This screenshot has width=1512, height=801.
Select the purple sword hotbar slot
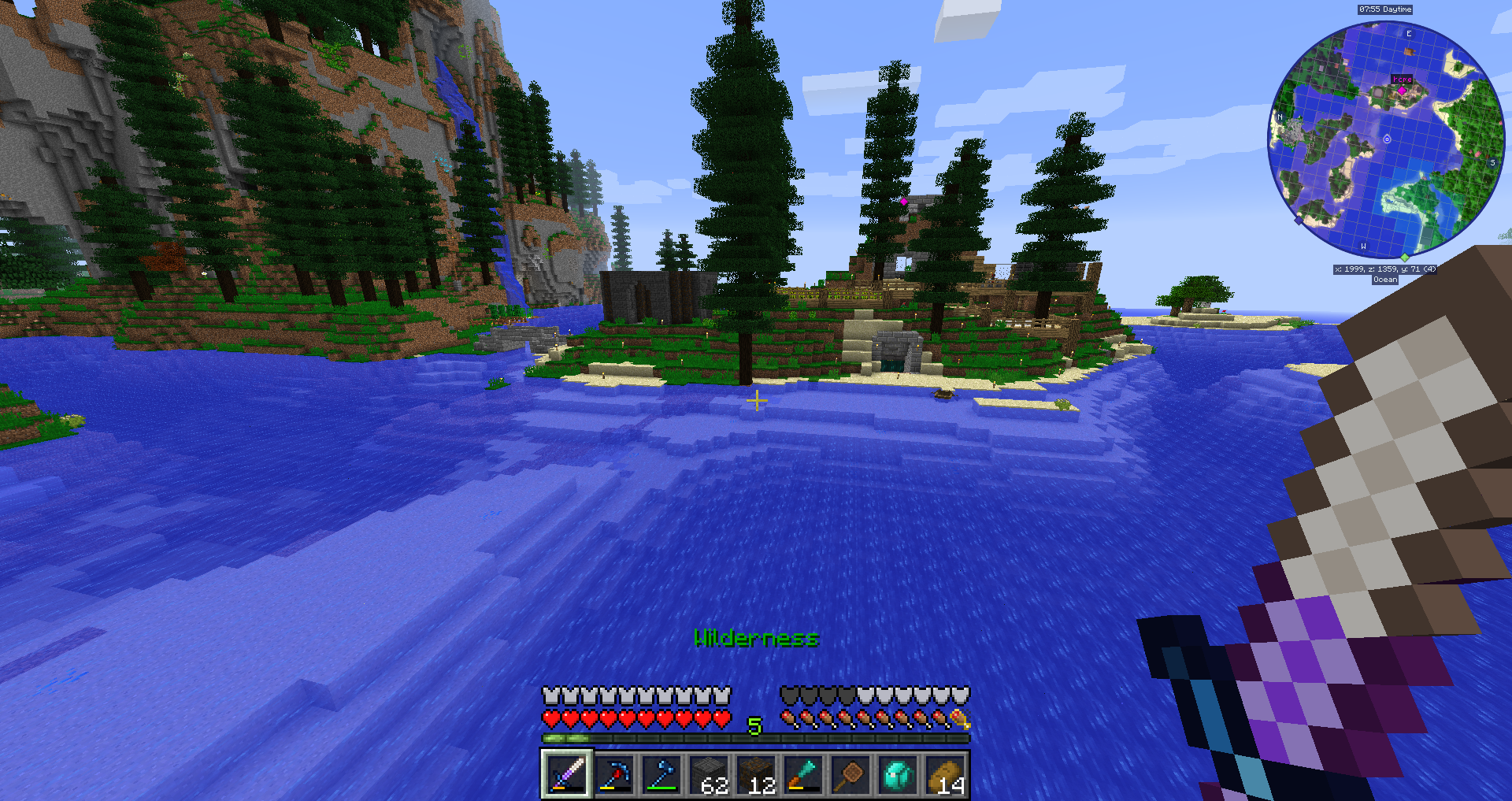(566, 774)
